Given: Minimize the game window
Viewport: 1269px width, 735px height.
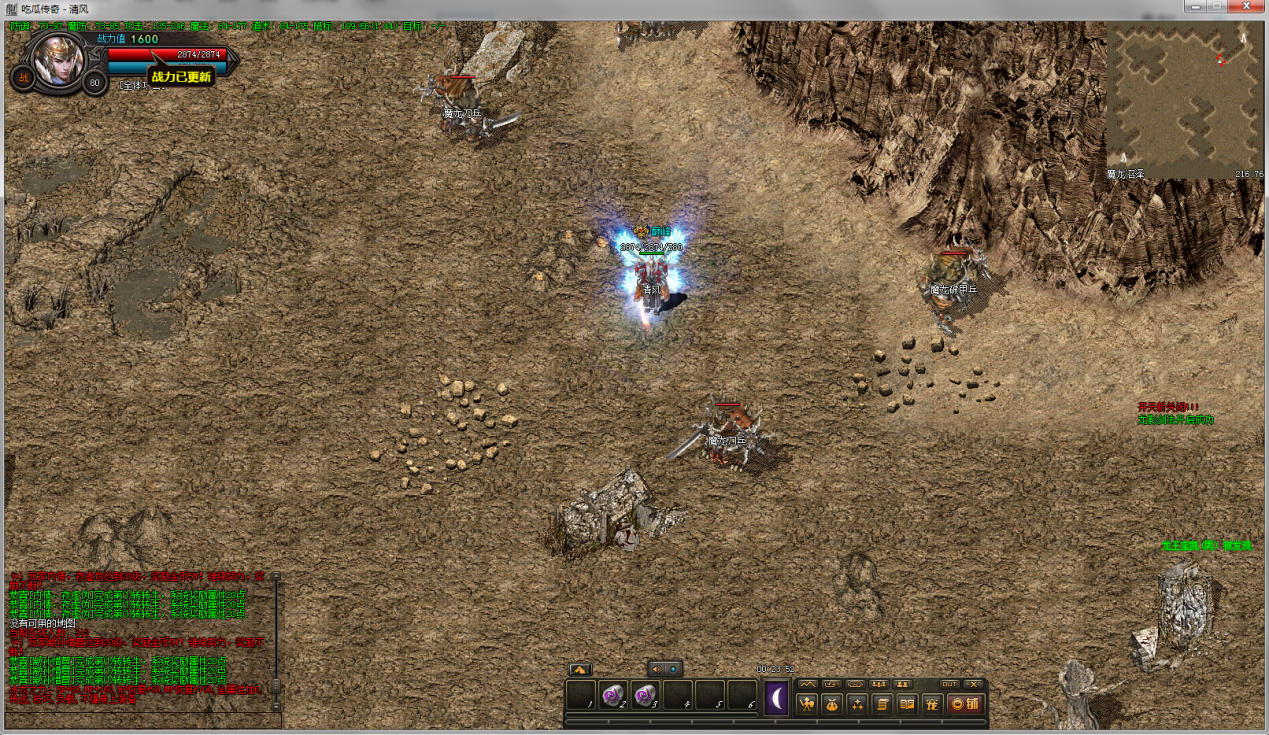Looking at the screenshot, I should coord(1193,6).
